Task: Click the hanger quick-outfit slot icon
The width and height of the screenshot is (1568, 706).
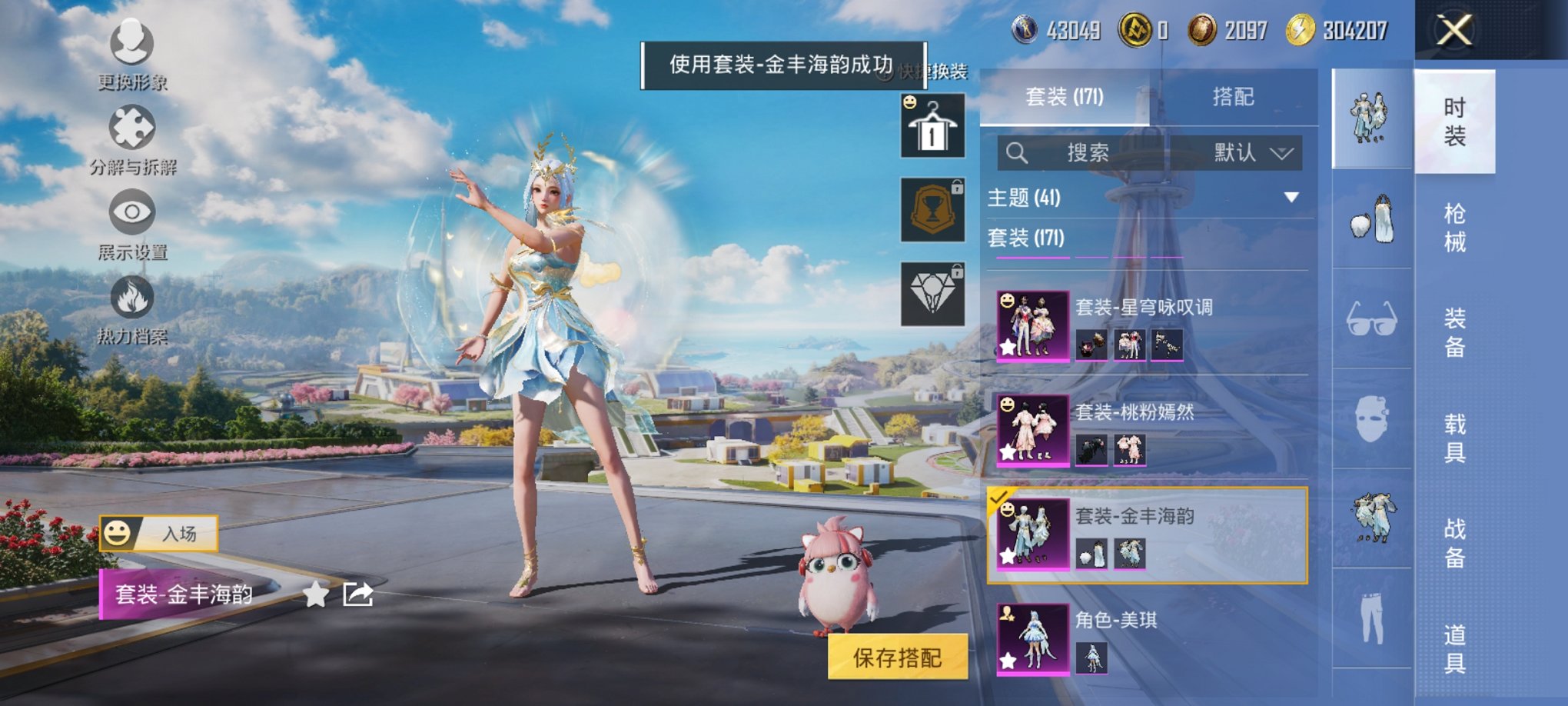Action: (932, 125)
